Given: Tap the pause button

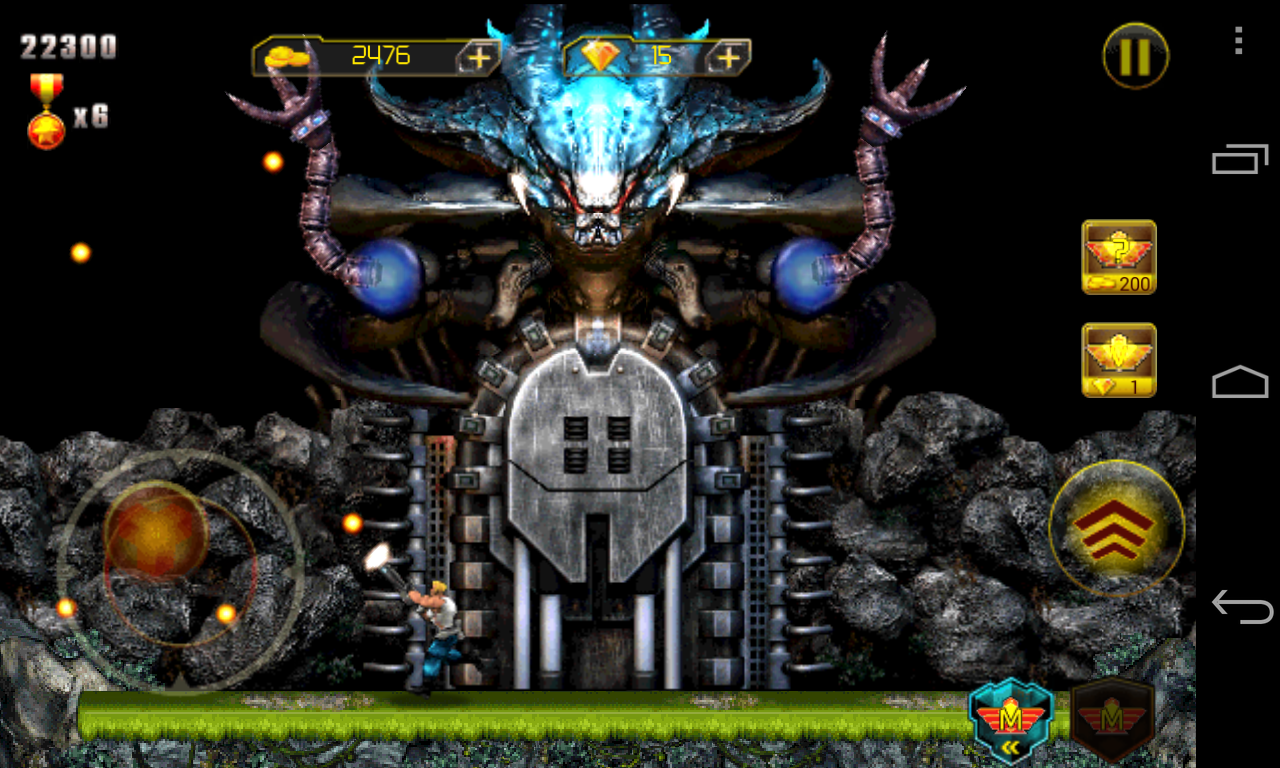Looking at the screenshot, I should pos(1135,55).
